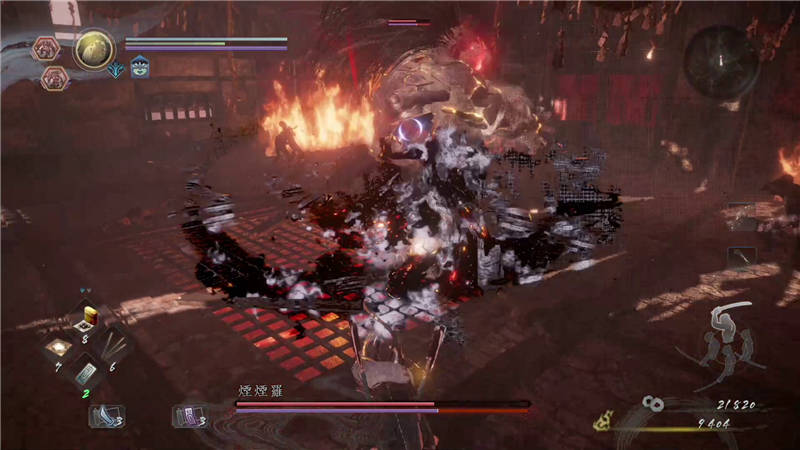The image size is (800, 450).
Task: Click the teal winged status icon
Action: click(117, 68)
